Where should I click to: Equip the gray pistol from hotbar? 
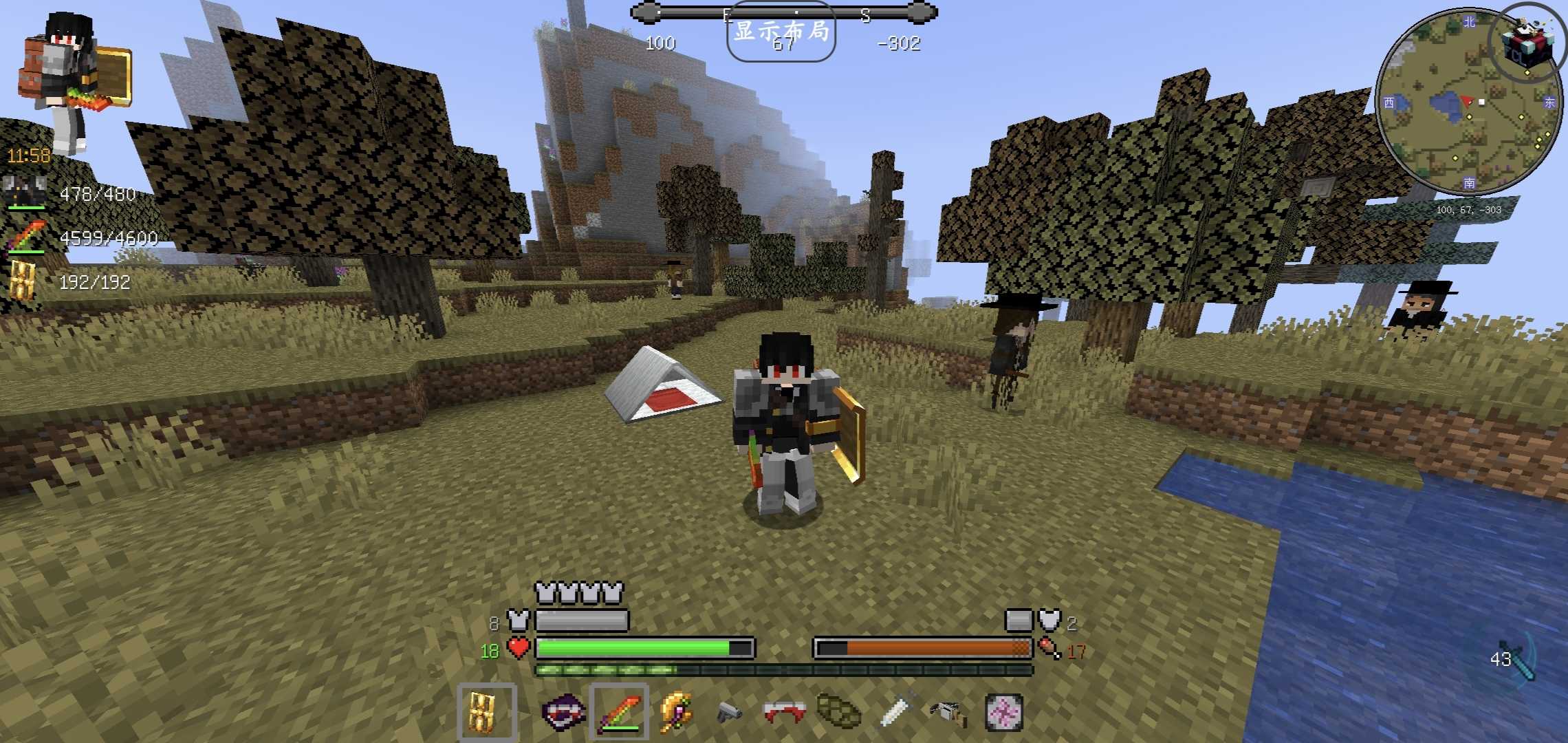(729, 712)
